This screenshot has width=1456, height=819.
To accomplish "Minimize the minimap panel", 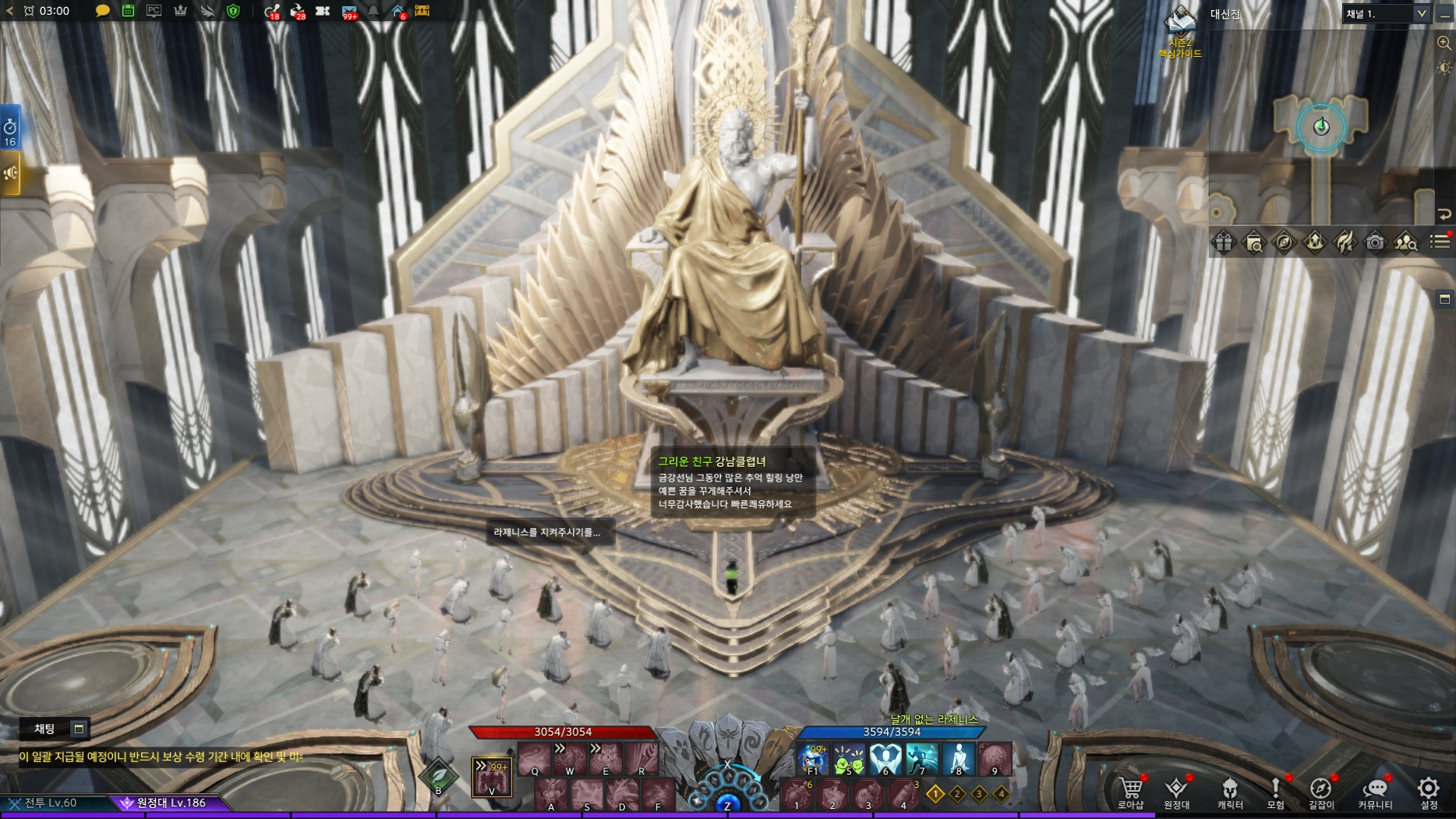I will click(x=1444, y=16).
